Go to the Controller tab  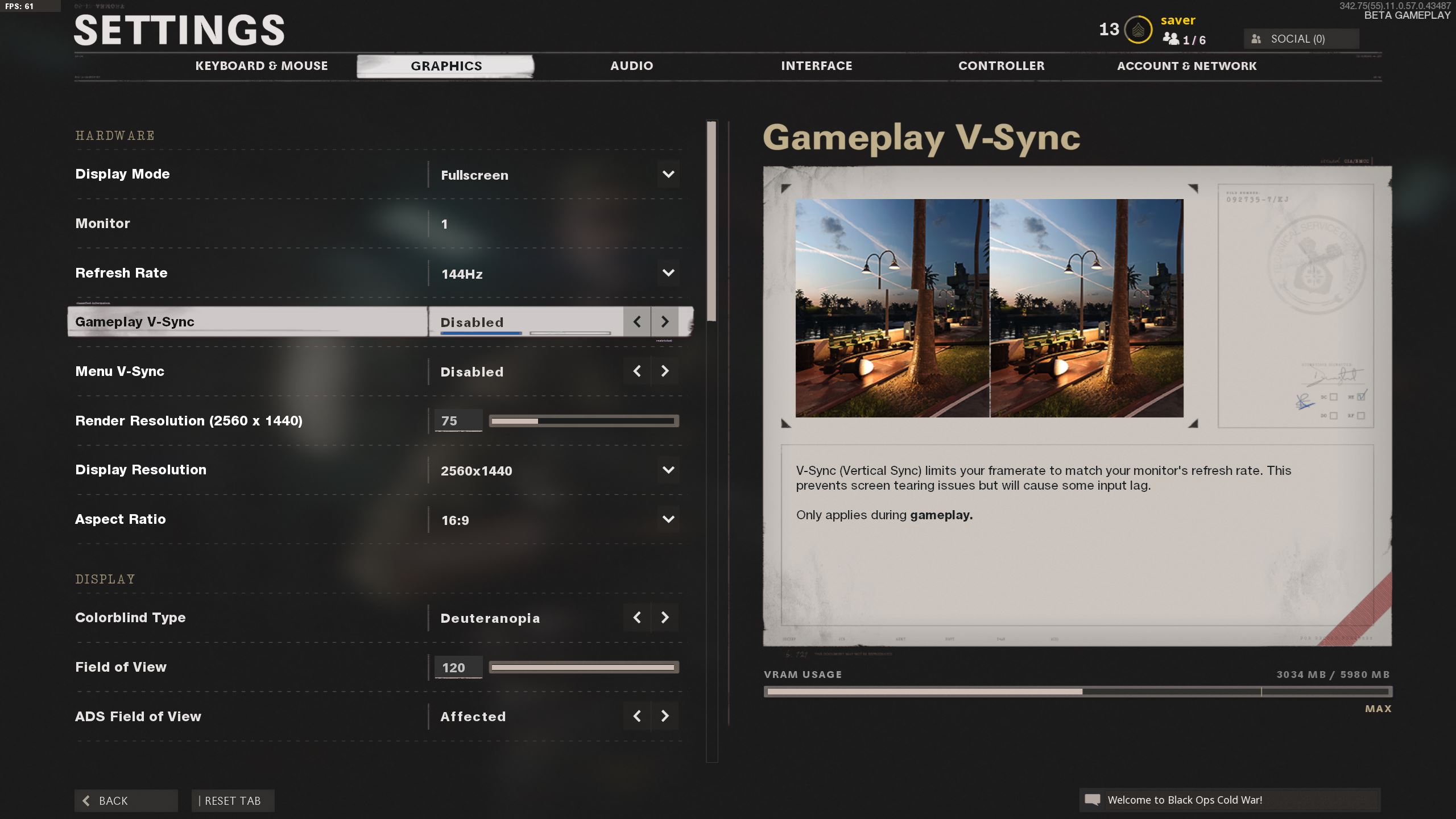point(1001,66)
